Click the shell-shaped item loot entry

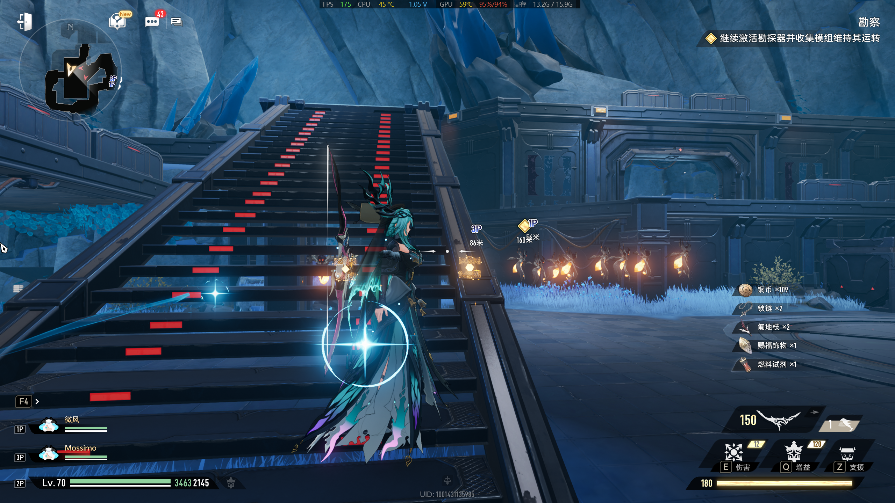point(745,345)
